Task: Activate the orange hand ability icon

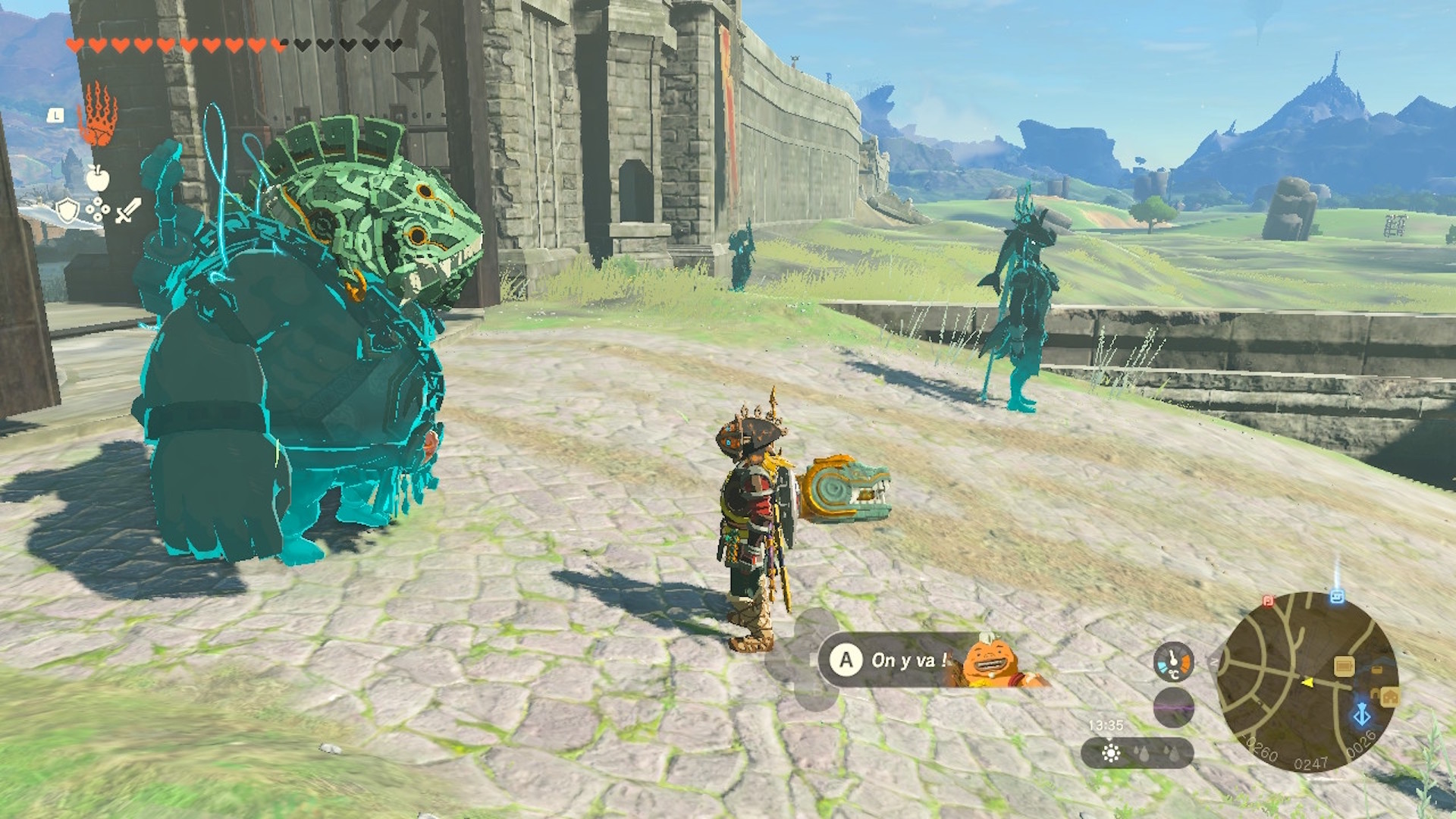Action: coord(98,115)
